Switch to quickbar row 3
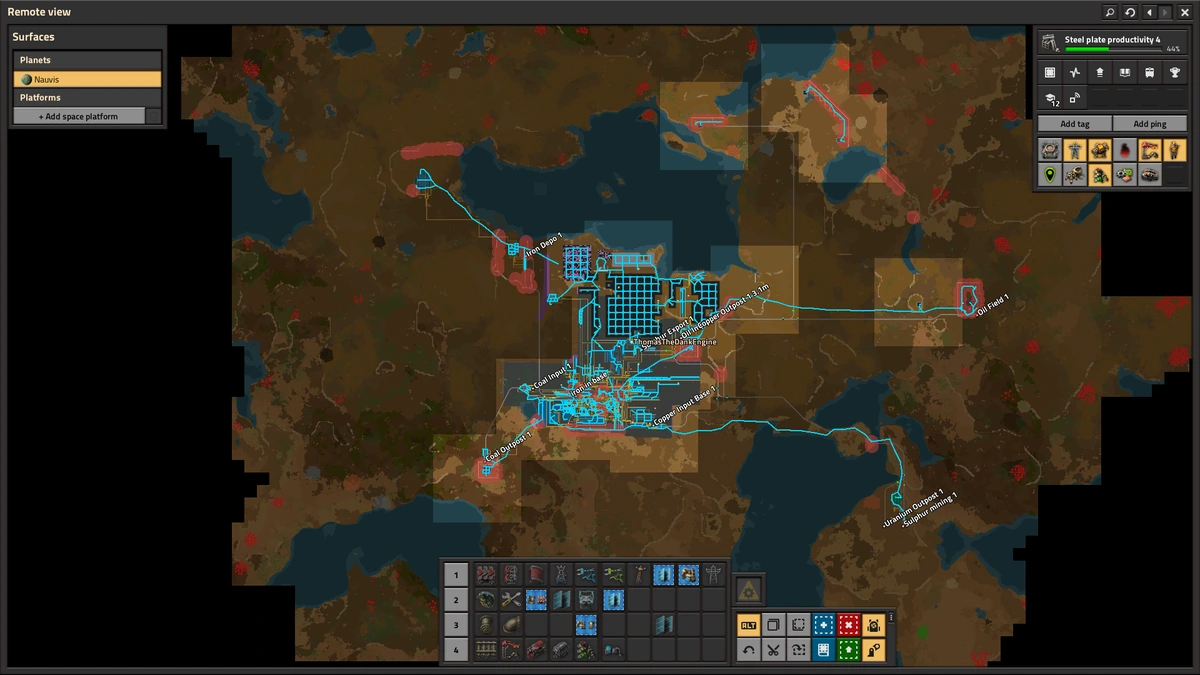The height and width of the screenshot is (675, 1200). (455, 625)
